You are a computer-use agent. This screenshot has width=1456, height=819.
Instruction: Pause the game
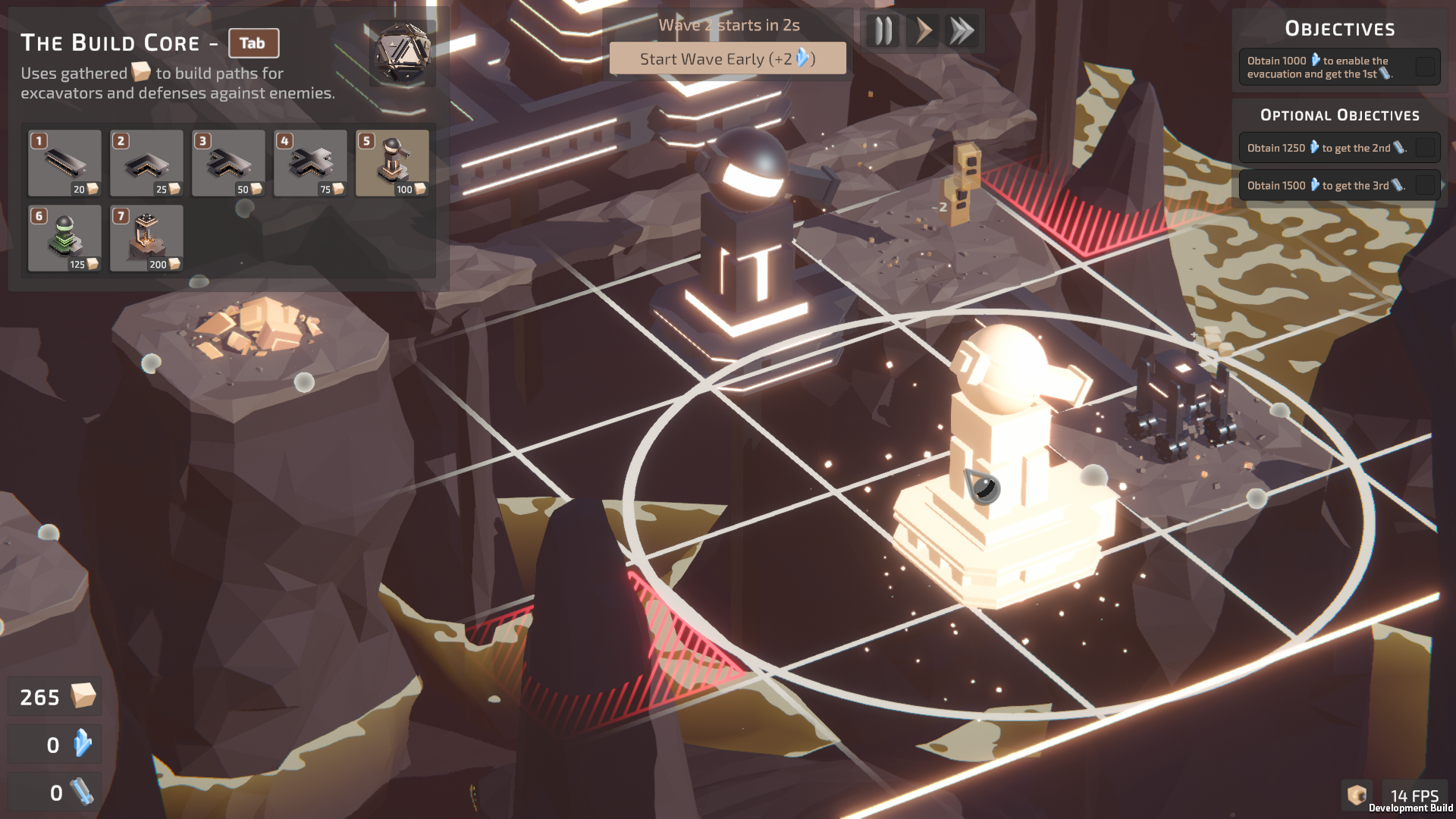pyautogui.click(x=883, y=31)
